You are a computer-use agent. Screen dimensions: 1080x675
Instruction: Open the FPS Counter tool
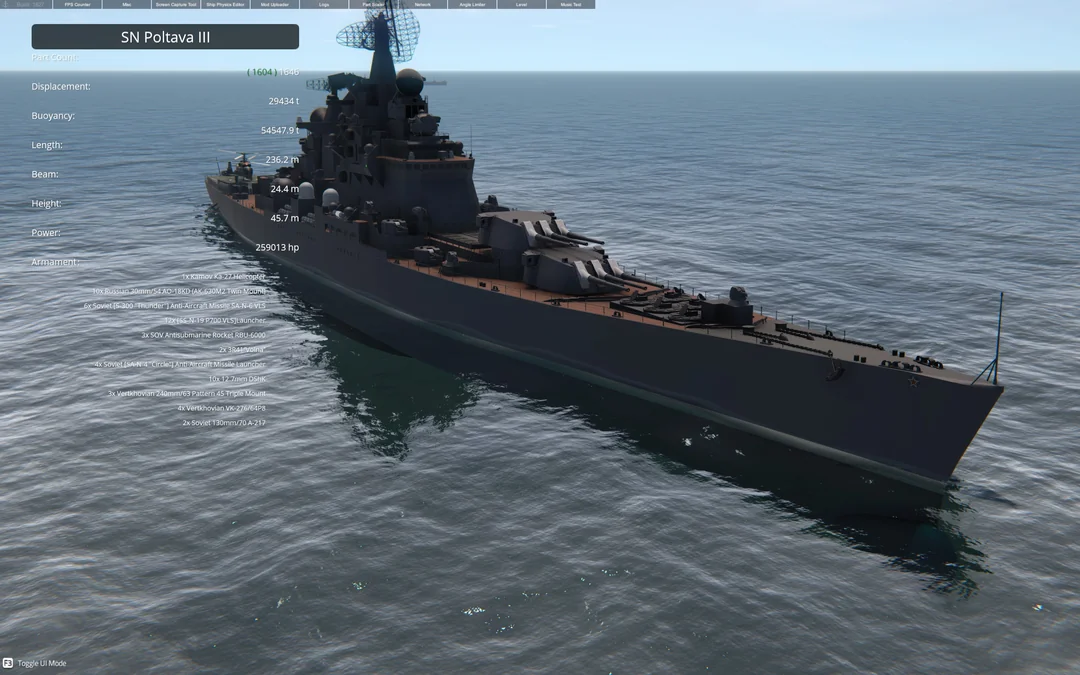(x=77, y=4)
